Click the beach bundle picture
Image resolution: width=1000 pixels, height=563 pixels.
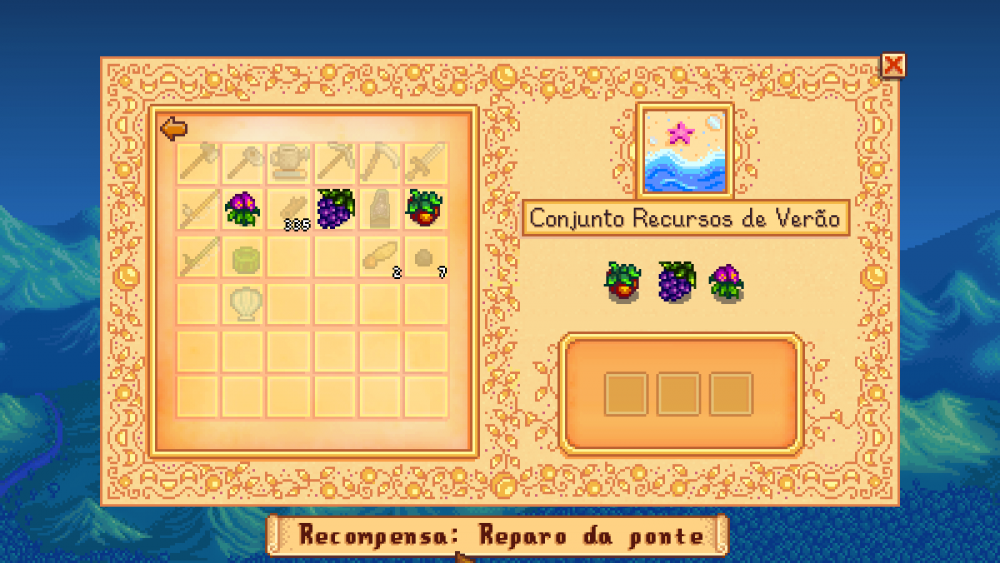point(685,151)
